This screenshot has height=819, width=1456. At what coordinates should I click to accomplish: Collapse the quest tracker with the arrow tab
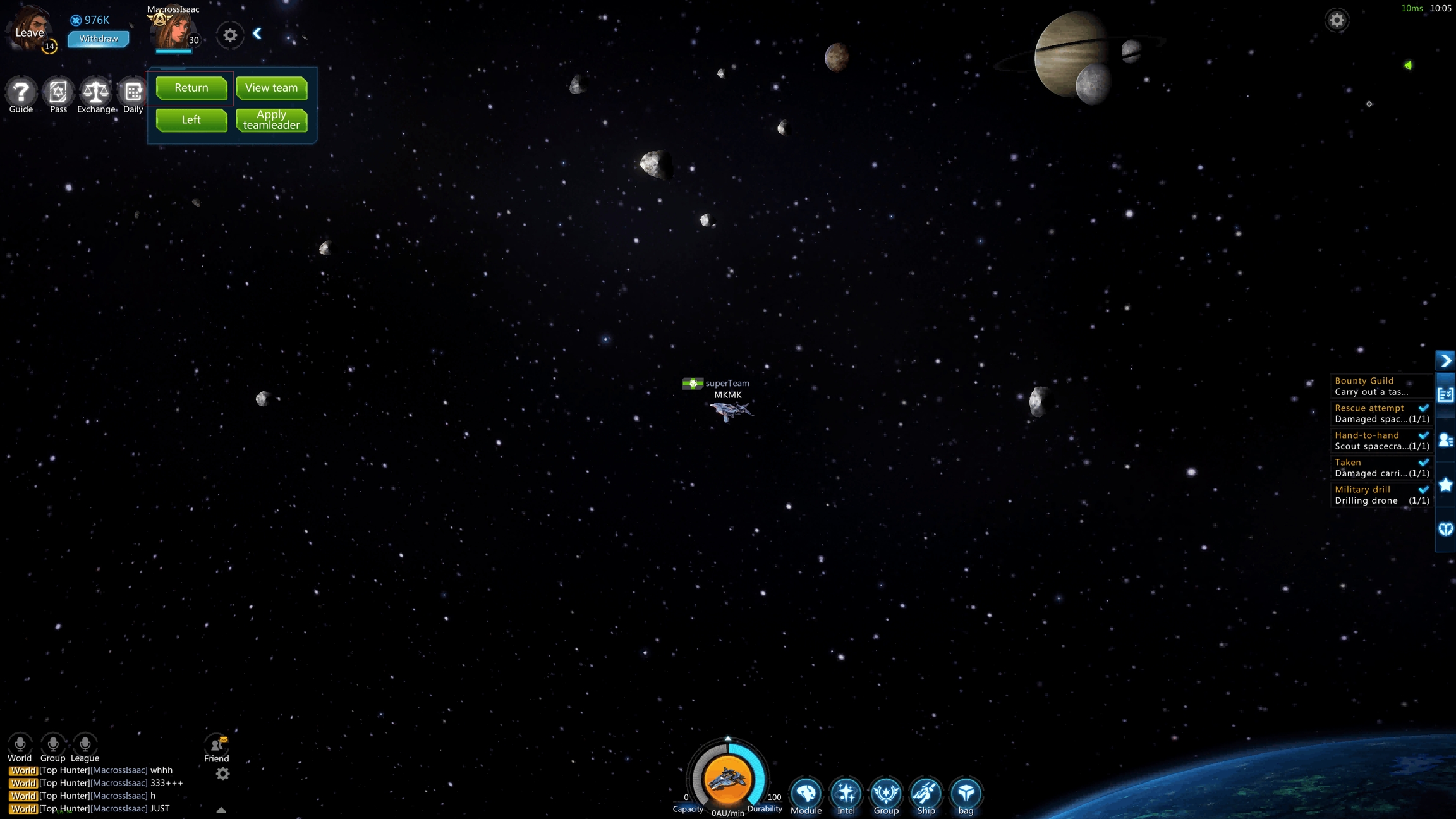(x=1445, y=360)
